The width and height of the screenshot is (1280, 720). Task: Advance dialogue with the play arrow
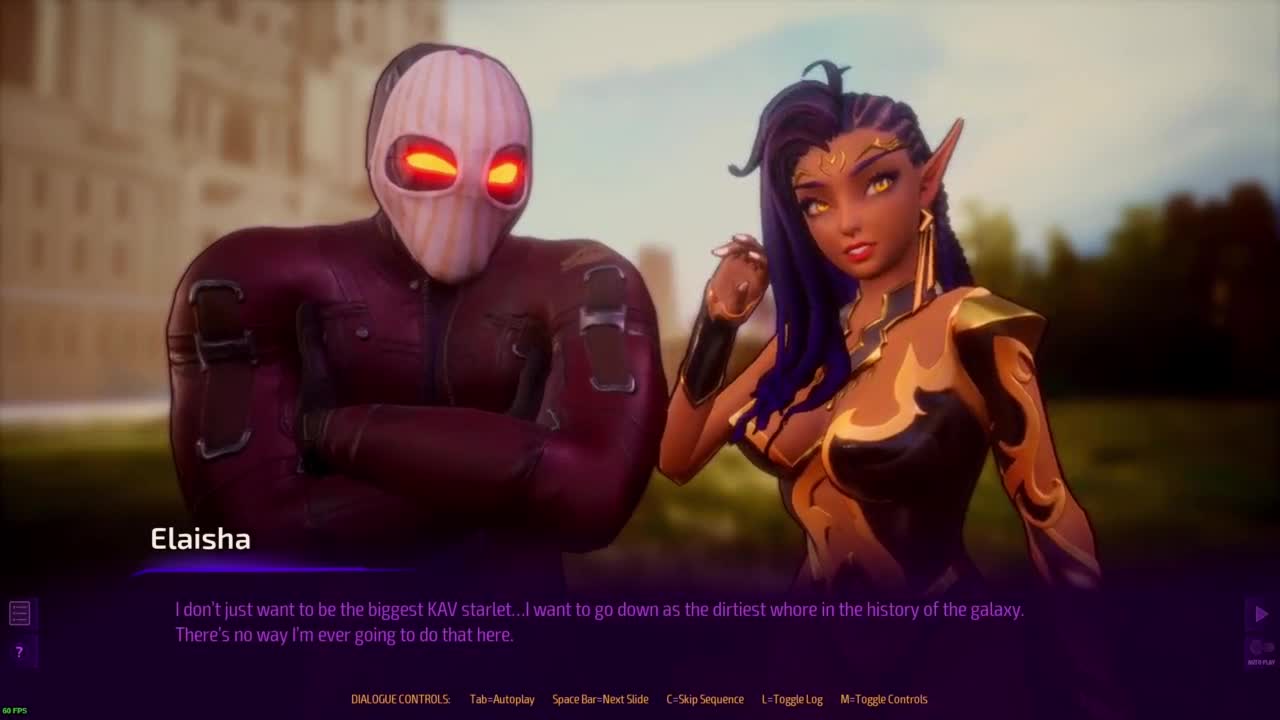coord(1261,614)
